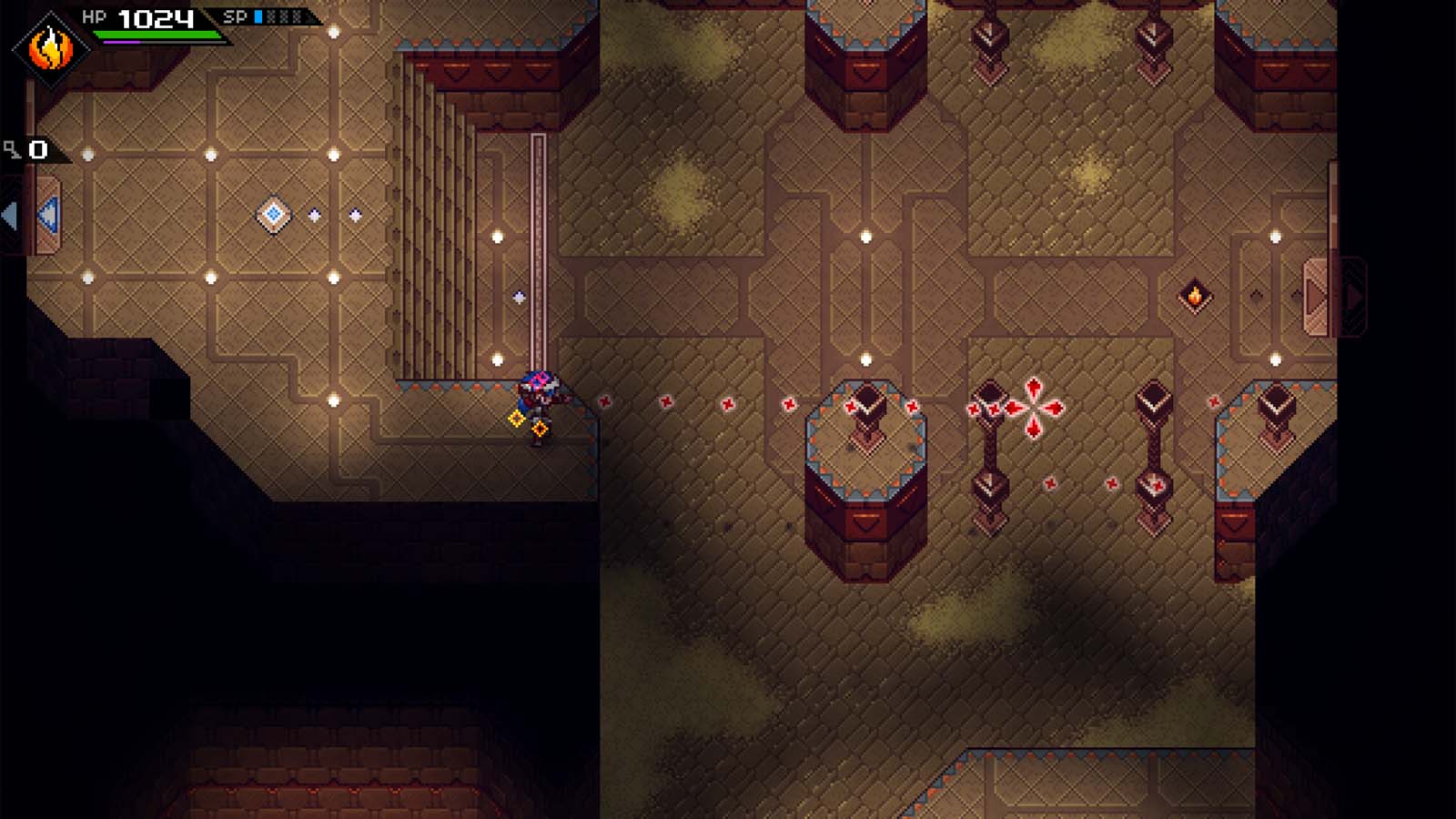
Task: Toggle the filled blue SP segment
Action: (x=256, y=15)
